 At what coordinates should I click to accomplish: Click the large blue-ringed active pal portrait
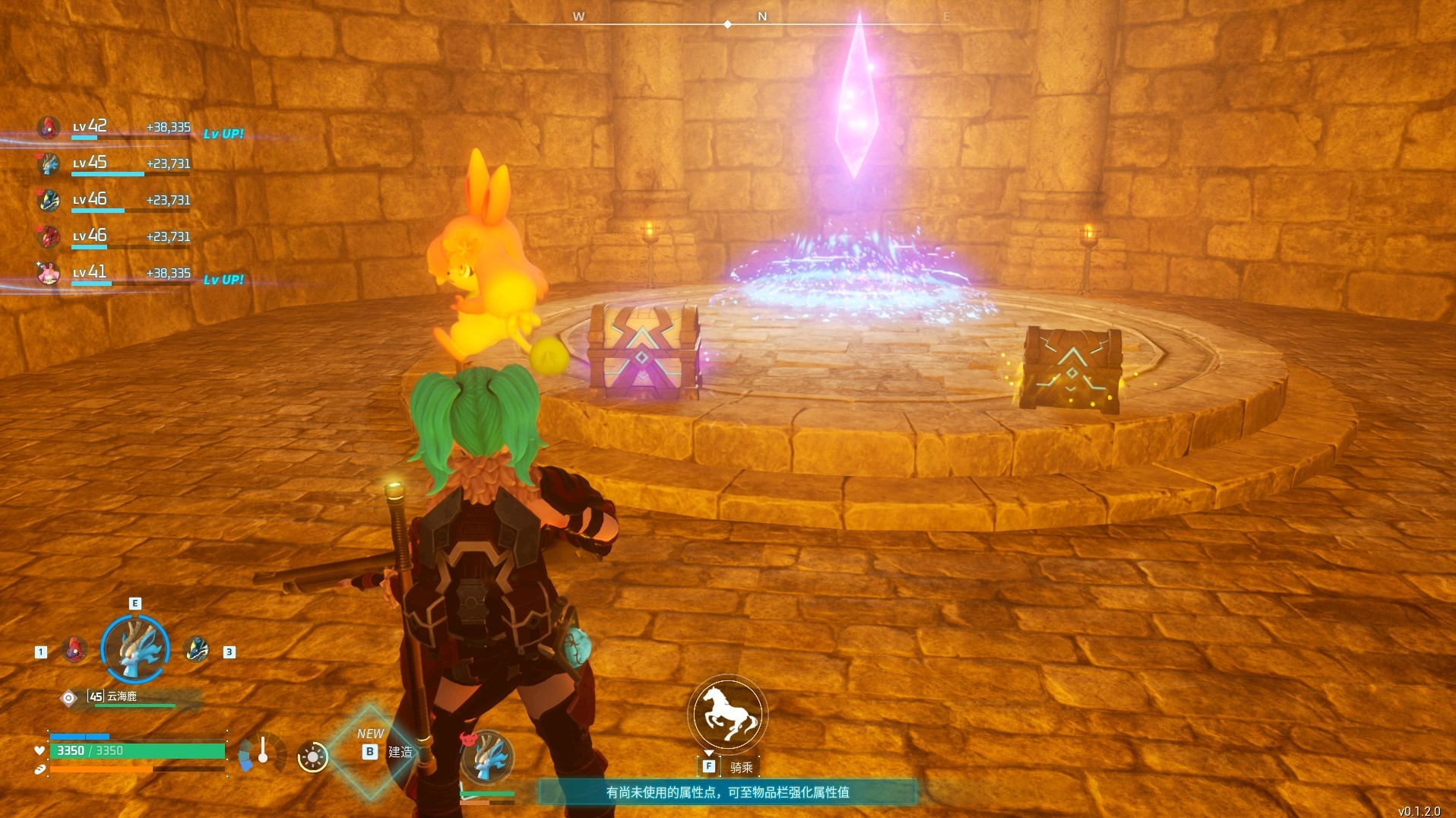click(x=135, y=649)
